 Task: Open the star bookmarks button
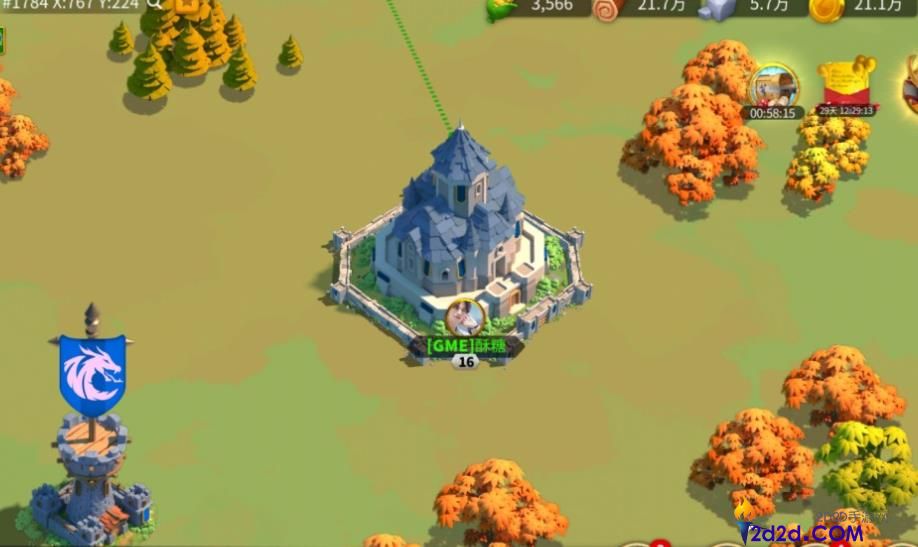click(187, 5)
